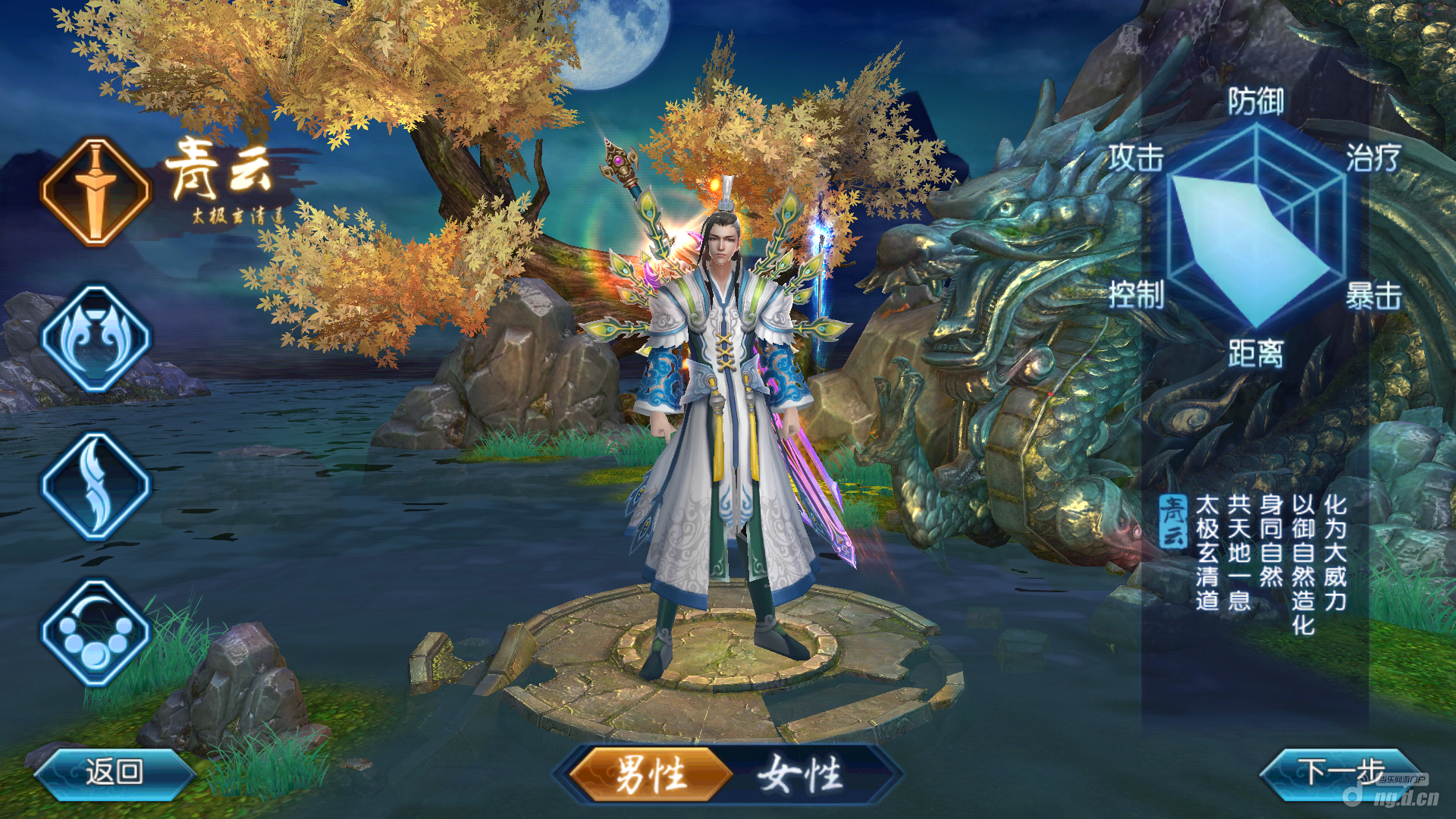Click the 返回 back button
The image size is (1456, 819).
[x=114, y=772]
